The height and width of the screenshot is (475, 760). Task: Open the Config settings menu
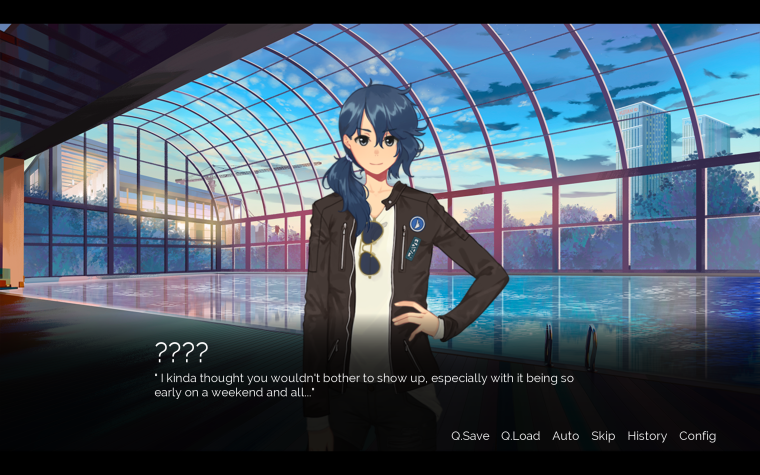click(697, 436)
